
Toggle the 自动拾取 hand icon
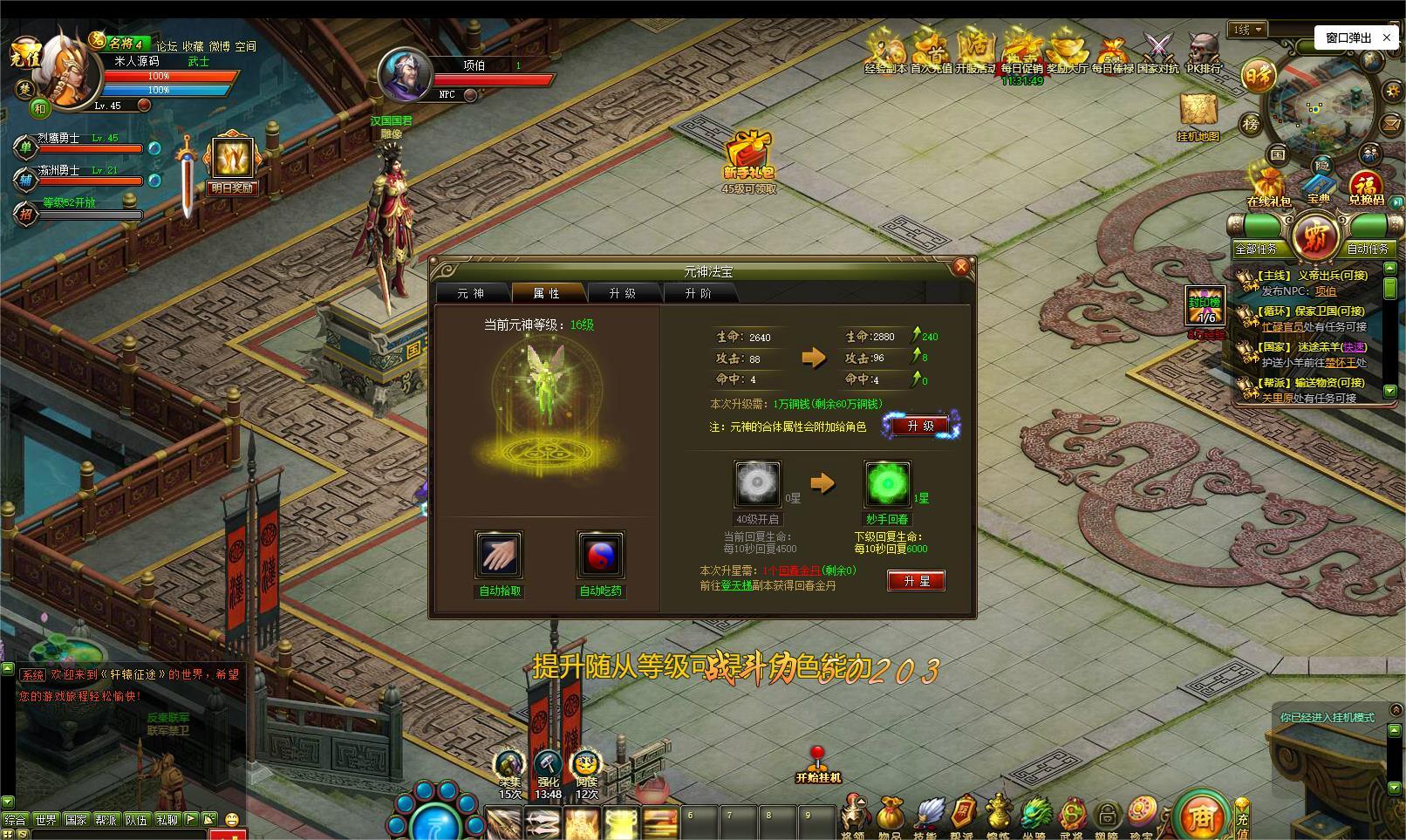tap(499, 555)
